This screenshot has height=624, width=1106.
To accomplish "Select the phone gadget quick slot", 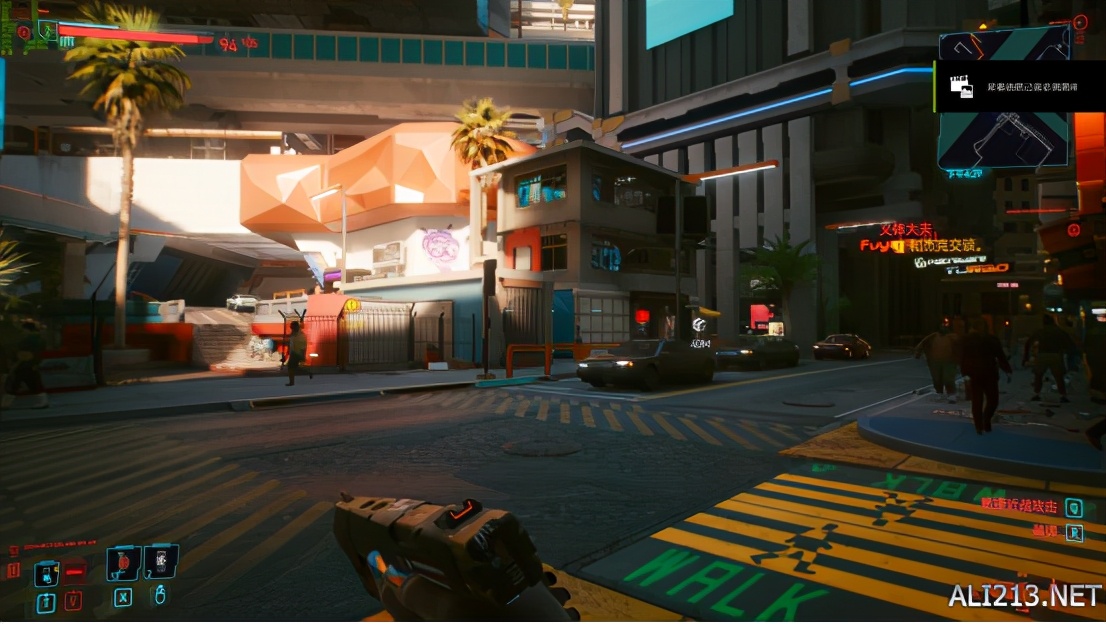I will pyautogui.click(x=160, y=562).
